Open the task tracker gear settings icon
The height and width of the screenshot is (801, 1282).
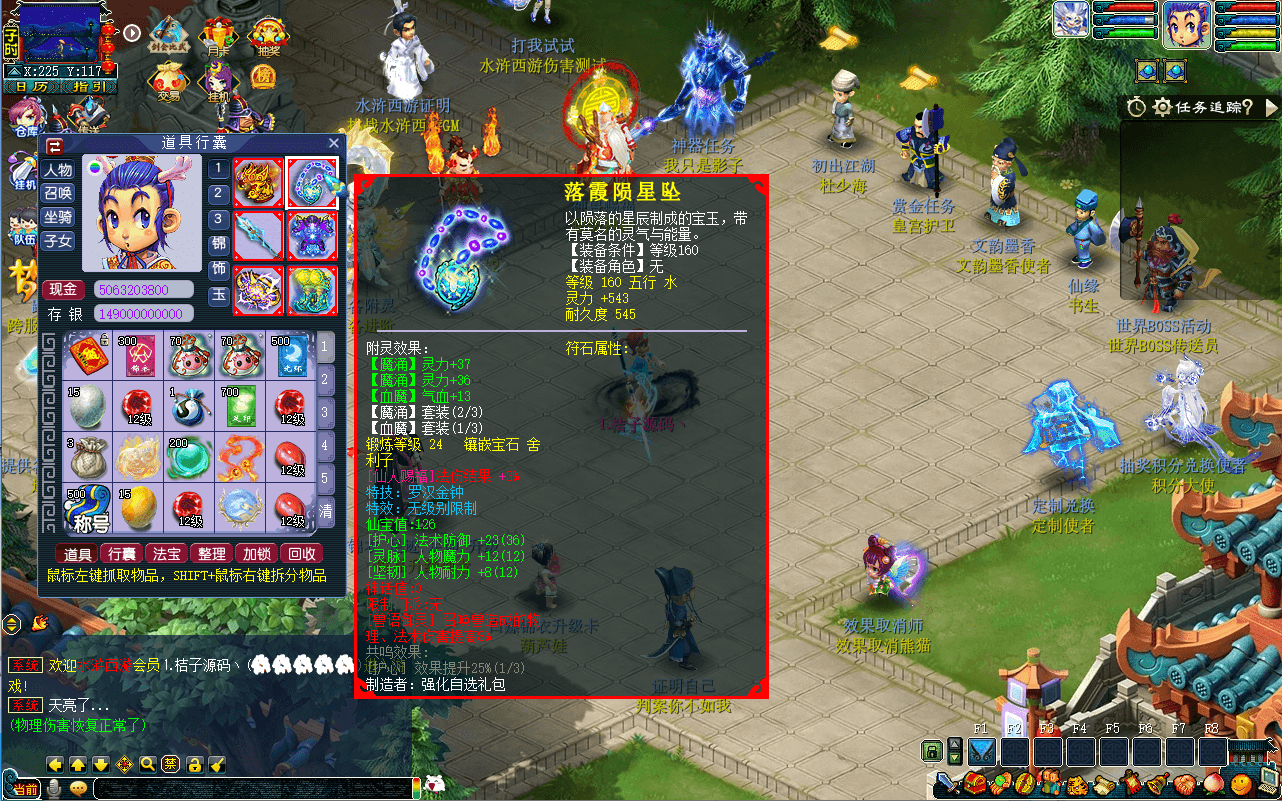[1161, 107]
